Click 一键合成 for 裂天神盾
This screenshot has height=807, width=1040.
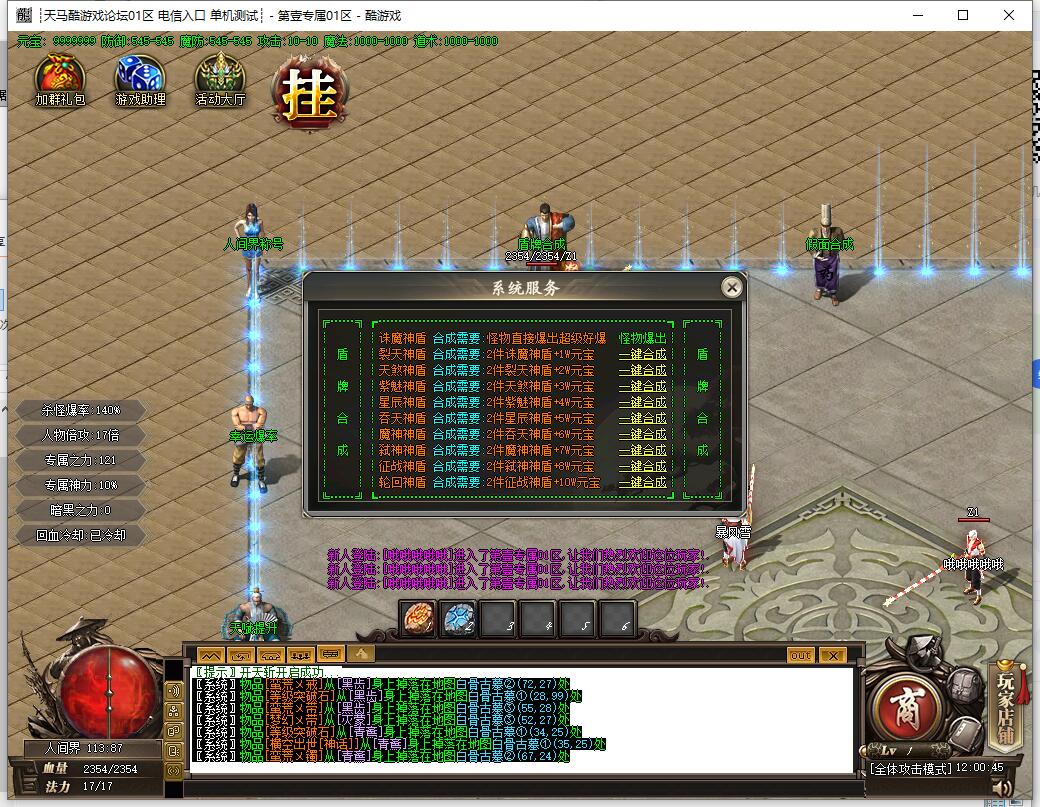click(x=642, y=354)
